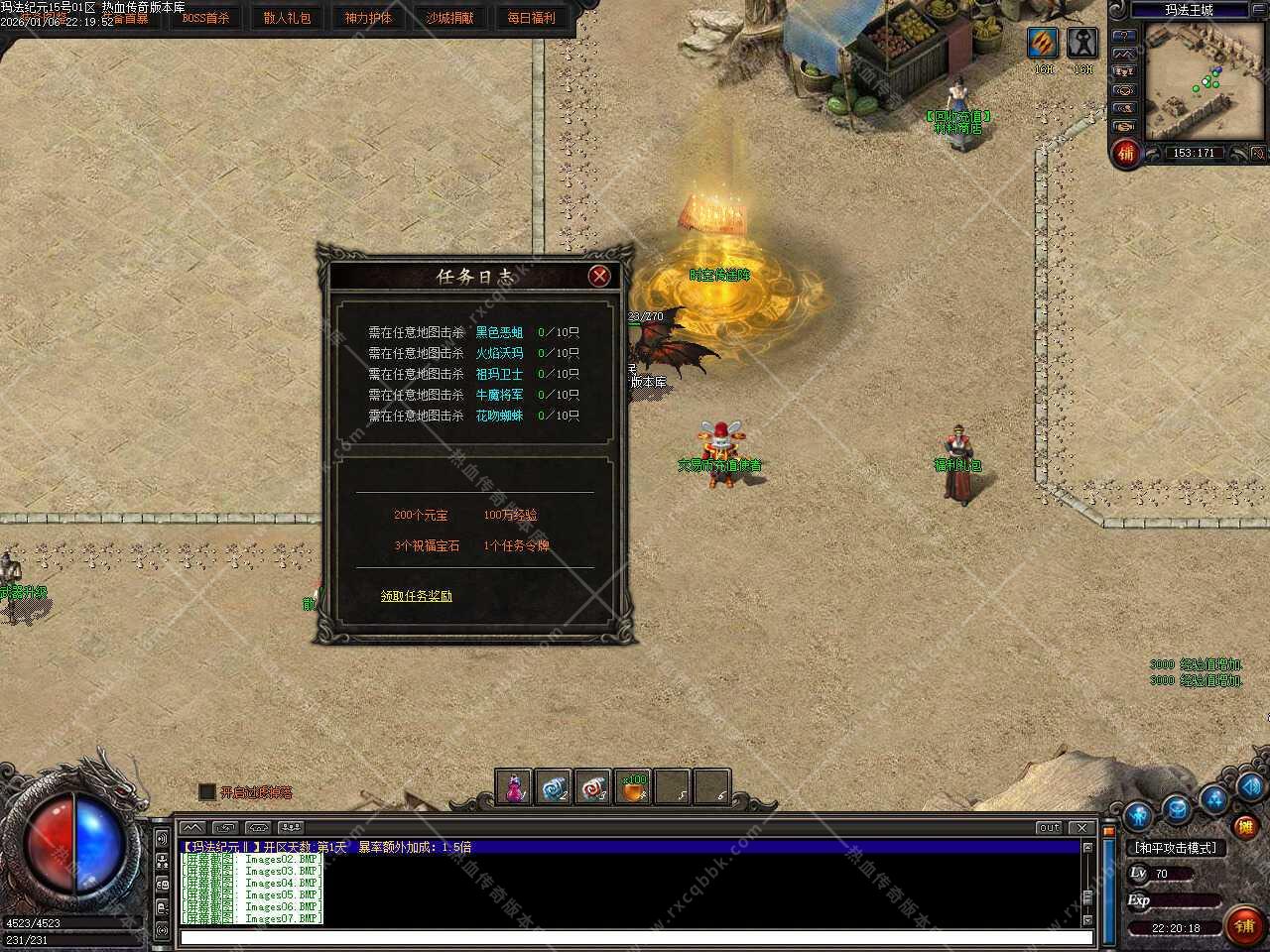Click the chat text input field
1270x952 pixels.
(x=635, y=937)
